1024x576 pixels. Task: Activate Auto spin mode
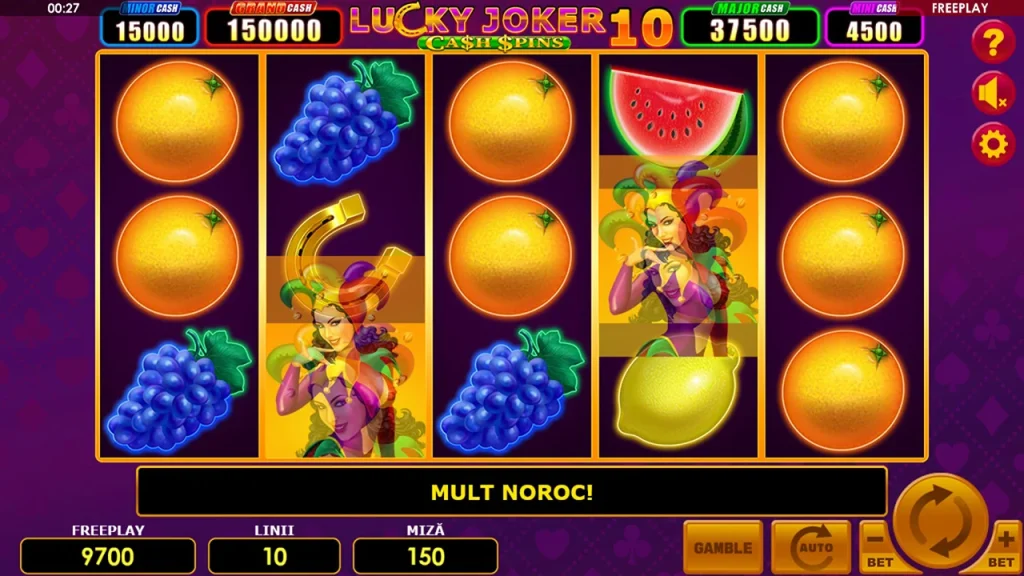(811, 547)
